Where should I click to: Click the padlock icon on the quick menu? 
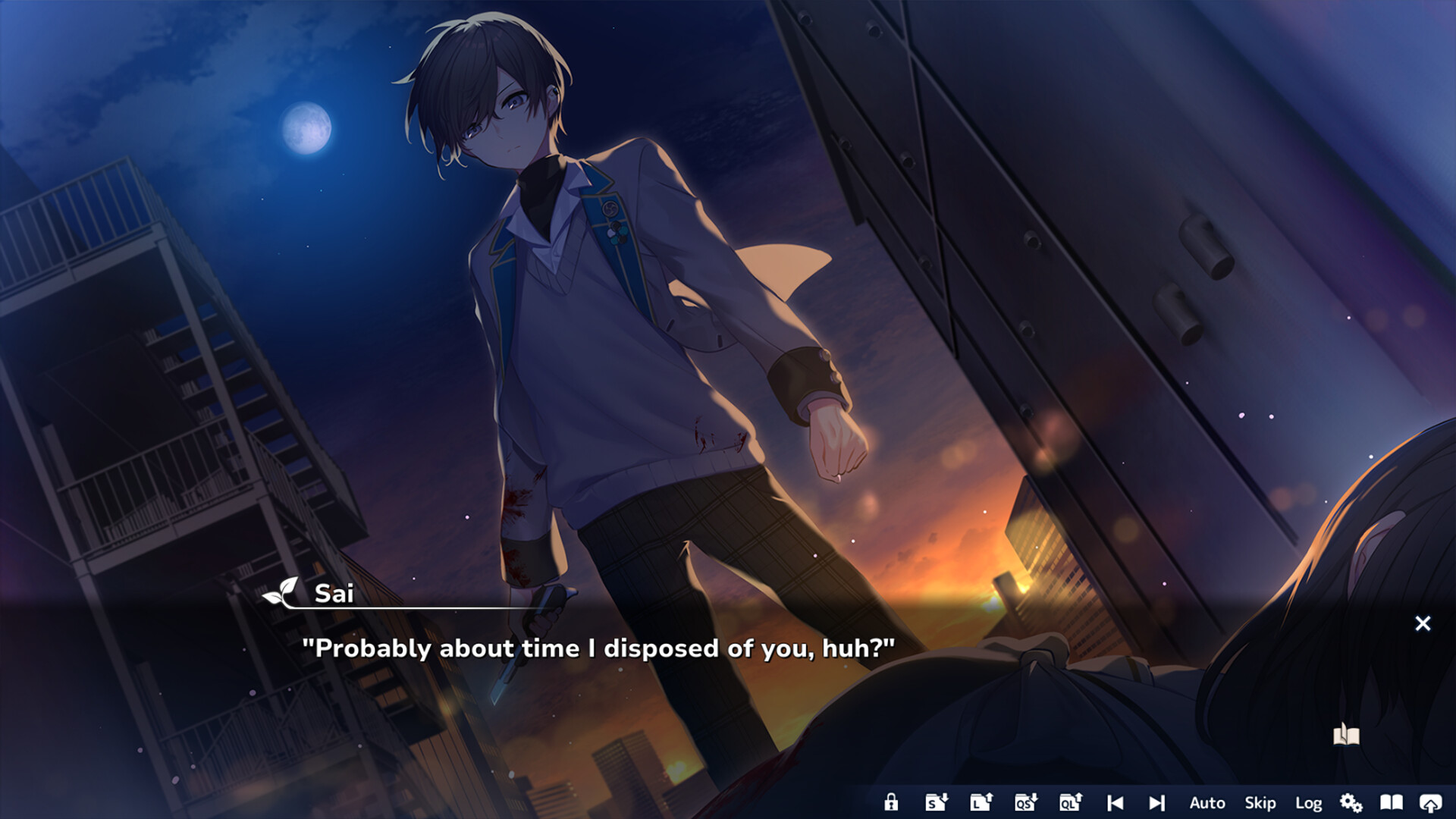point(892,802)
